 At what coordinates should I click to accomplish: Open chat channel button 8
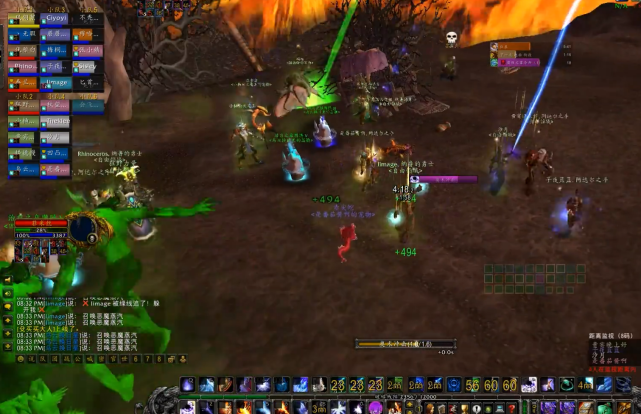tap(159, 358)
